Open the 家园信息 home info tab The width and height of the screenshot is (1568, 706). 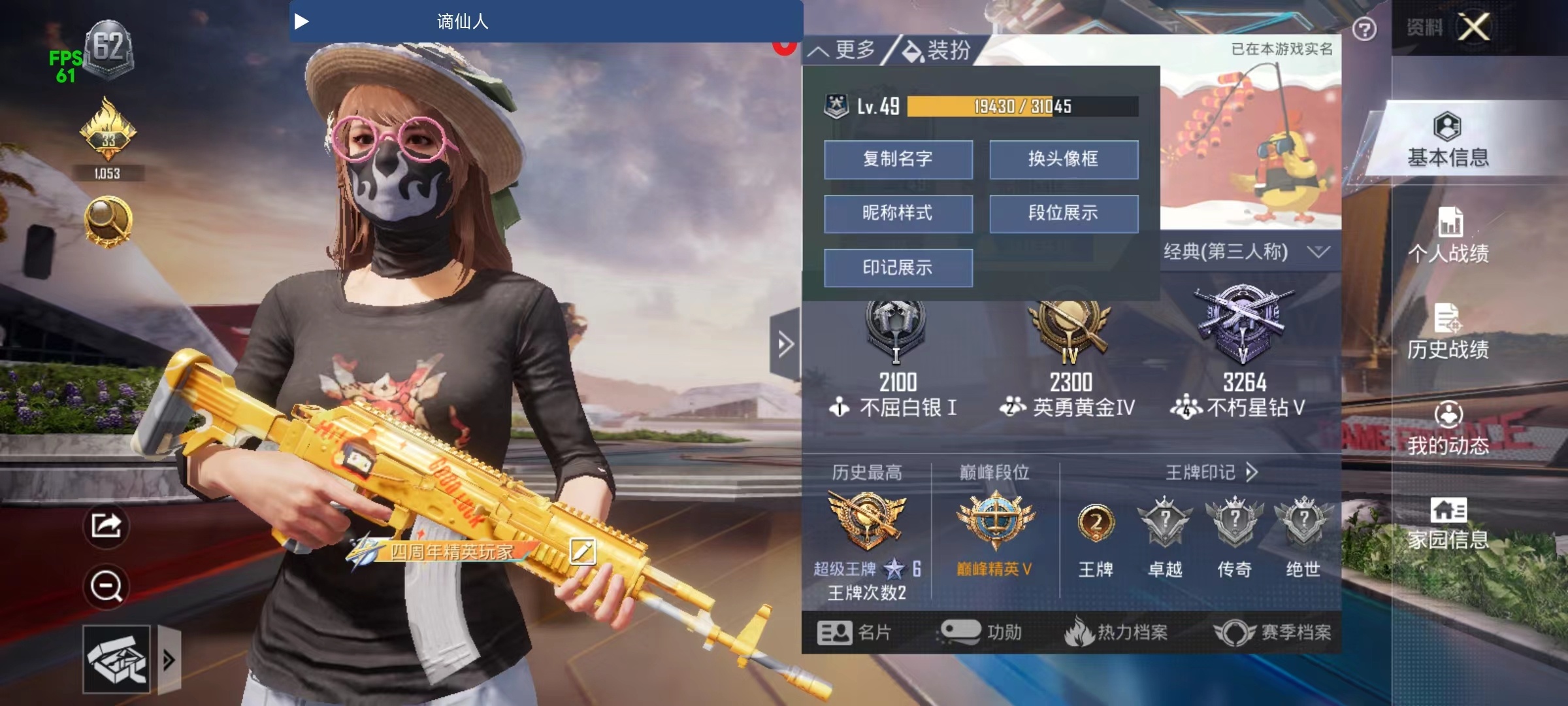pyautogui.click(x=1448, y=523)
